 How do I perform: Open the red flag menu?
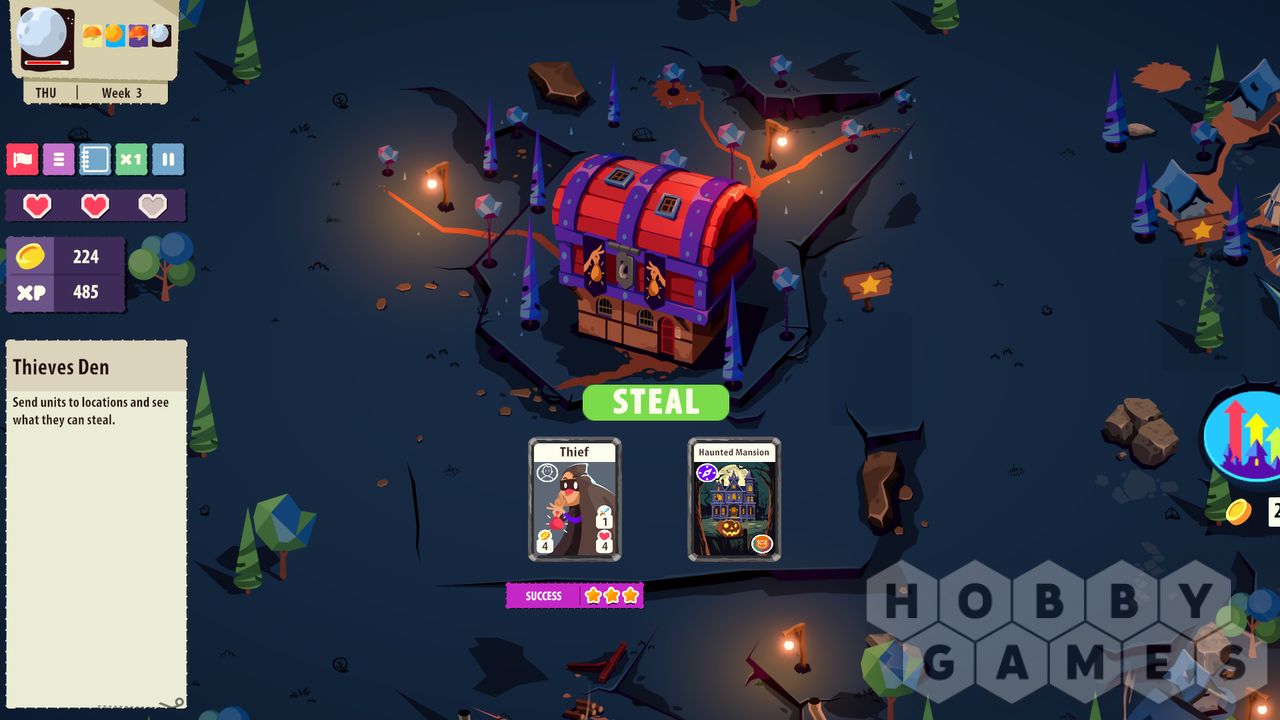[x=22, y=159]
